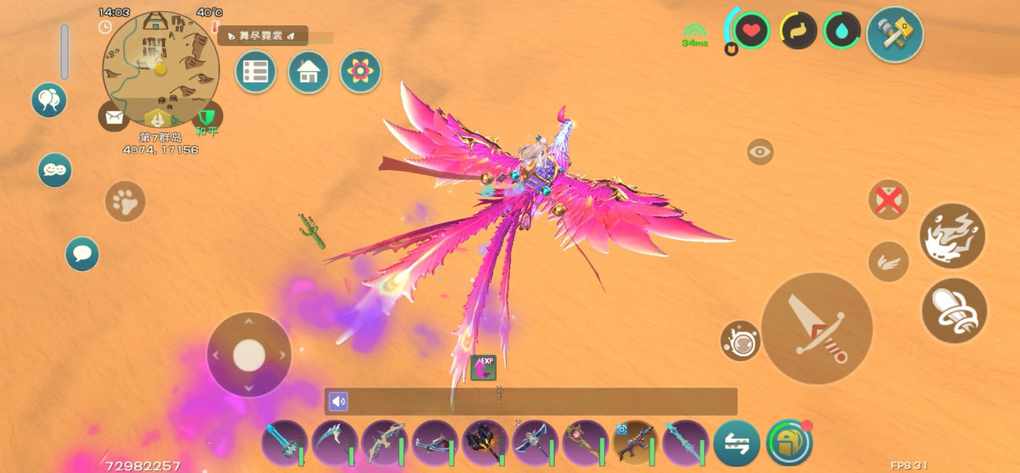The width and height of the screenshot is (1020, 473).
Task: Open the mail envelope icon
Action: coord(113,117)
